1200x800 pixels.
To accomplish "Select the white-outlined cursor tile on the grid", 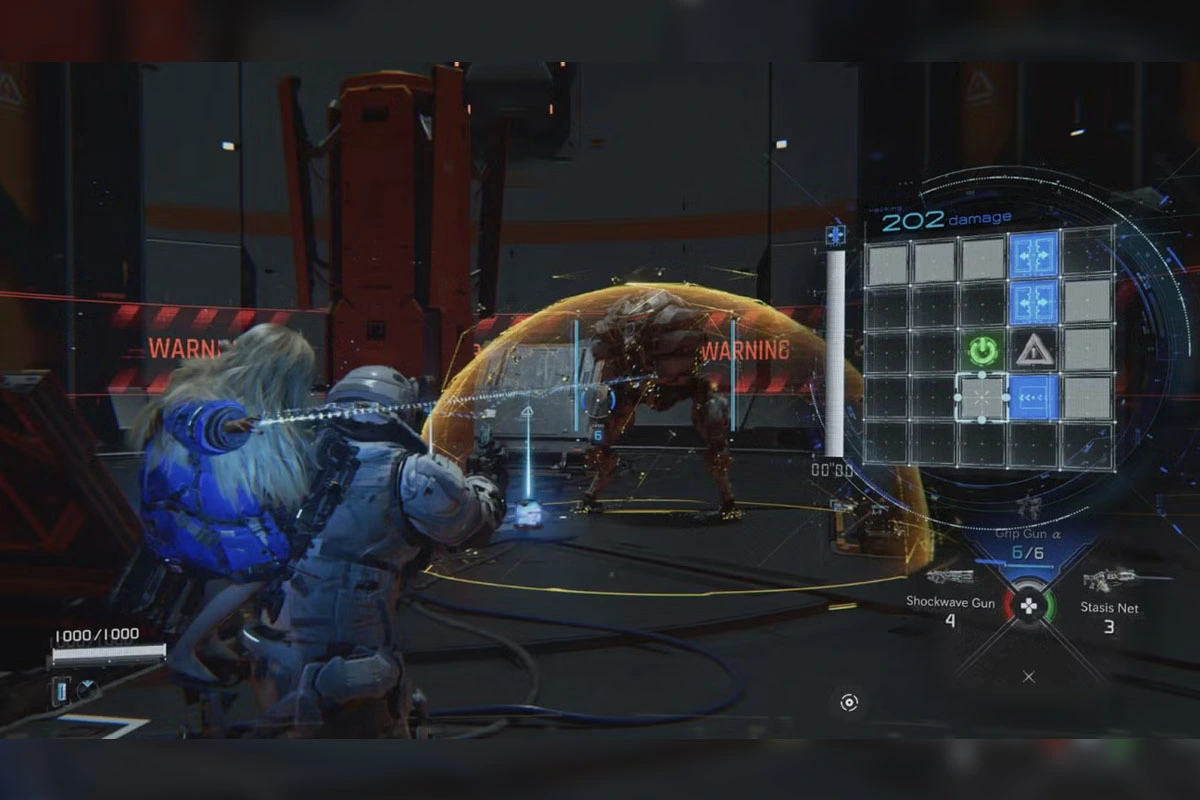I will point(983,397).
